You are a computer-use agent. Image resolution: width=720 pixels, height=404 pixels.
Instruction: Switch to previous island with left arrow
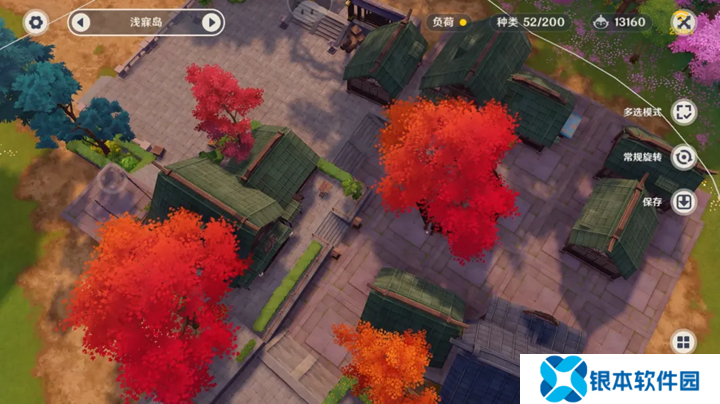click(x=81, y=22)
